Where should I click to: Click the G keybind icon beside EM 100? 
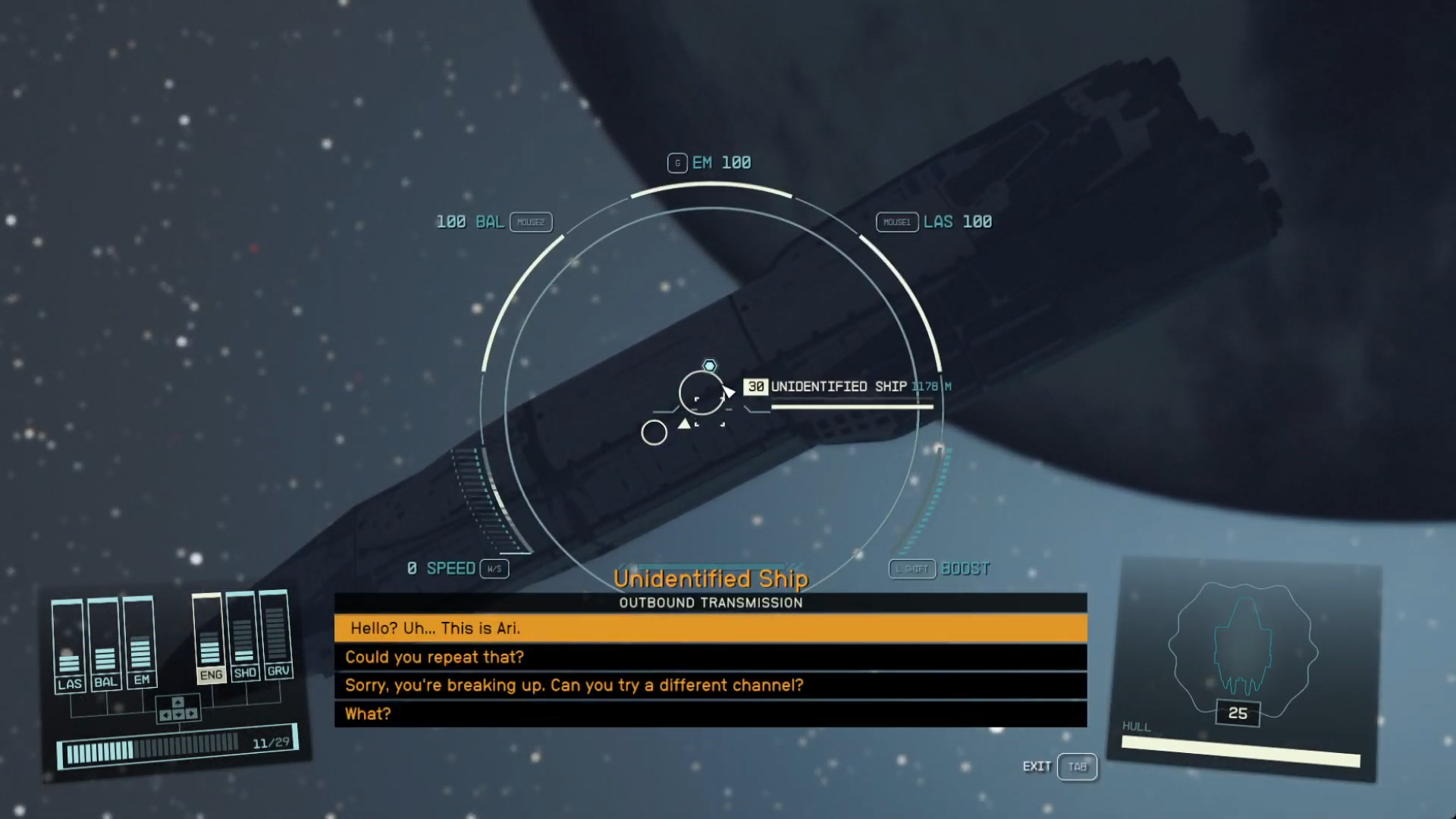point(677,162)
